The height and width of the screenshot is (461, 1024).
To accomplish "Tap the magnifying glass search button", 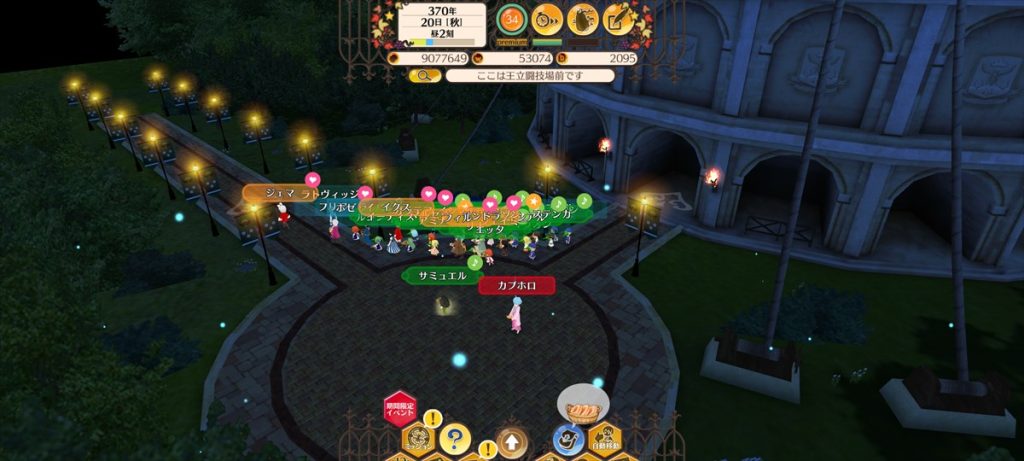I will point(424,75).
